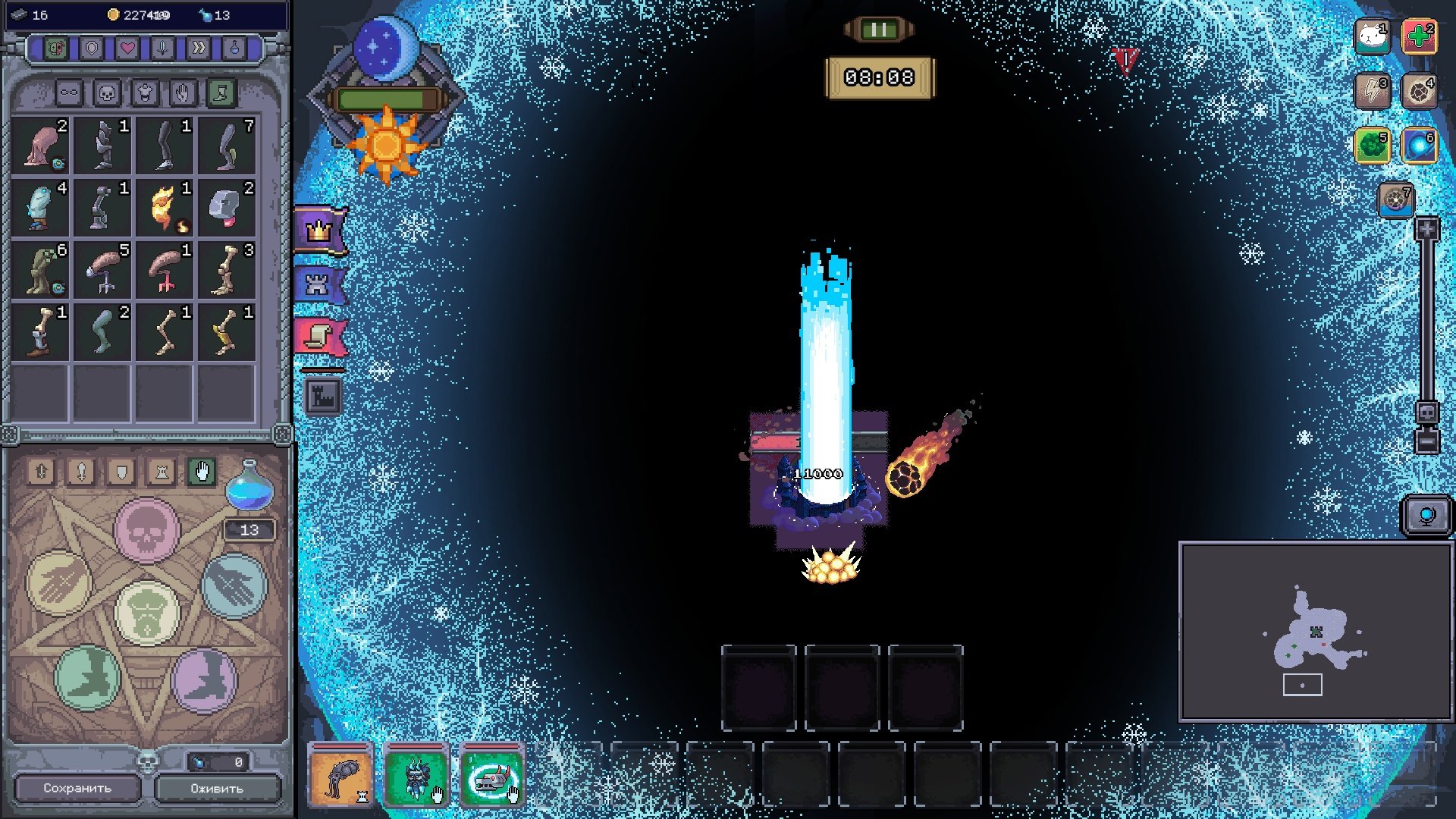The height and width of the screenshot is (819, 1456).
Task: Pause the game with the pause button
Action: [x=879, y=30]
